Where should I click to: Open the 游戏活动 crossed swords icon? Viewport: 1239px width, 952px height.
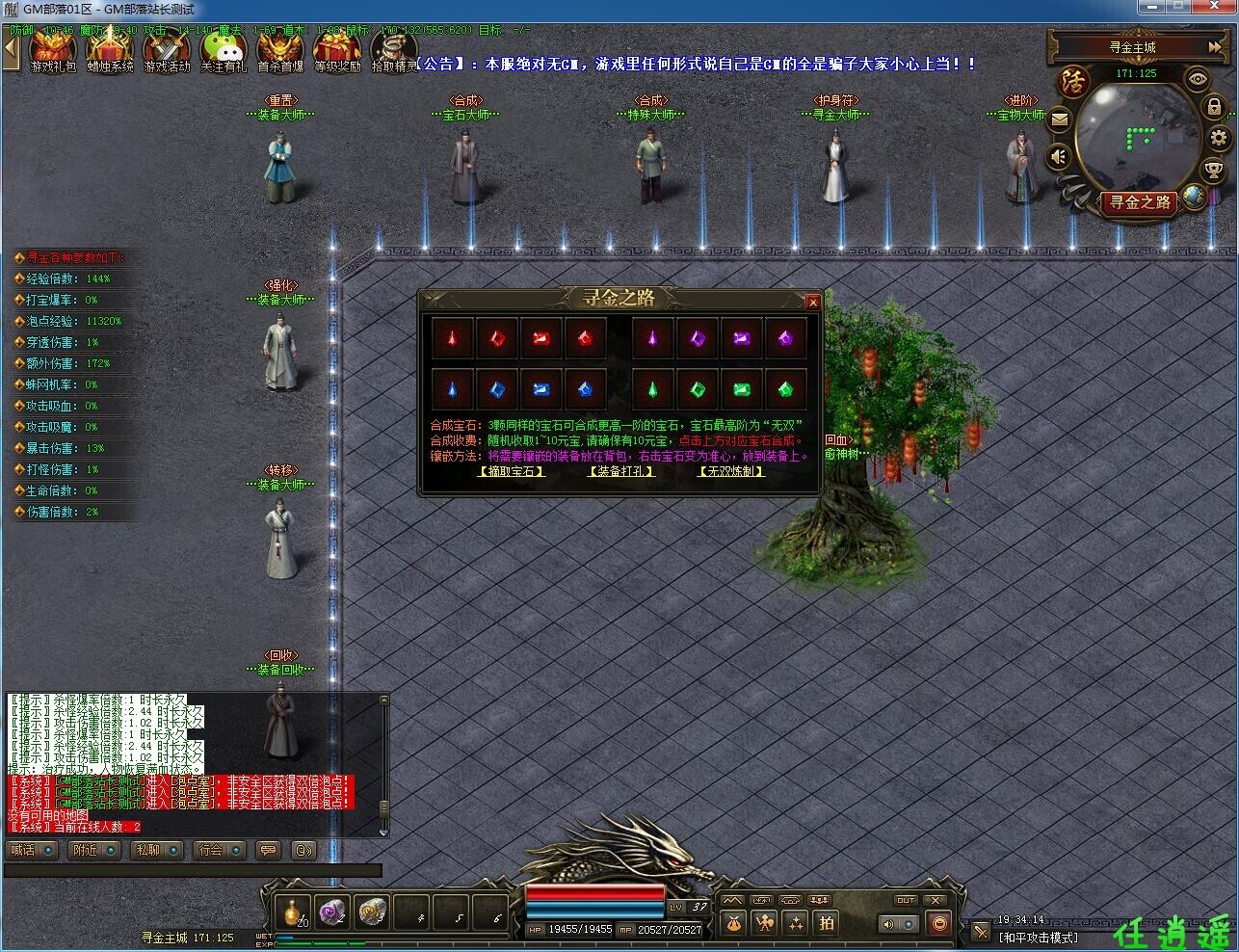point(168,50)
